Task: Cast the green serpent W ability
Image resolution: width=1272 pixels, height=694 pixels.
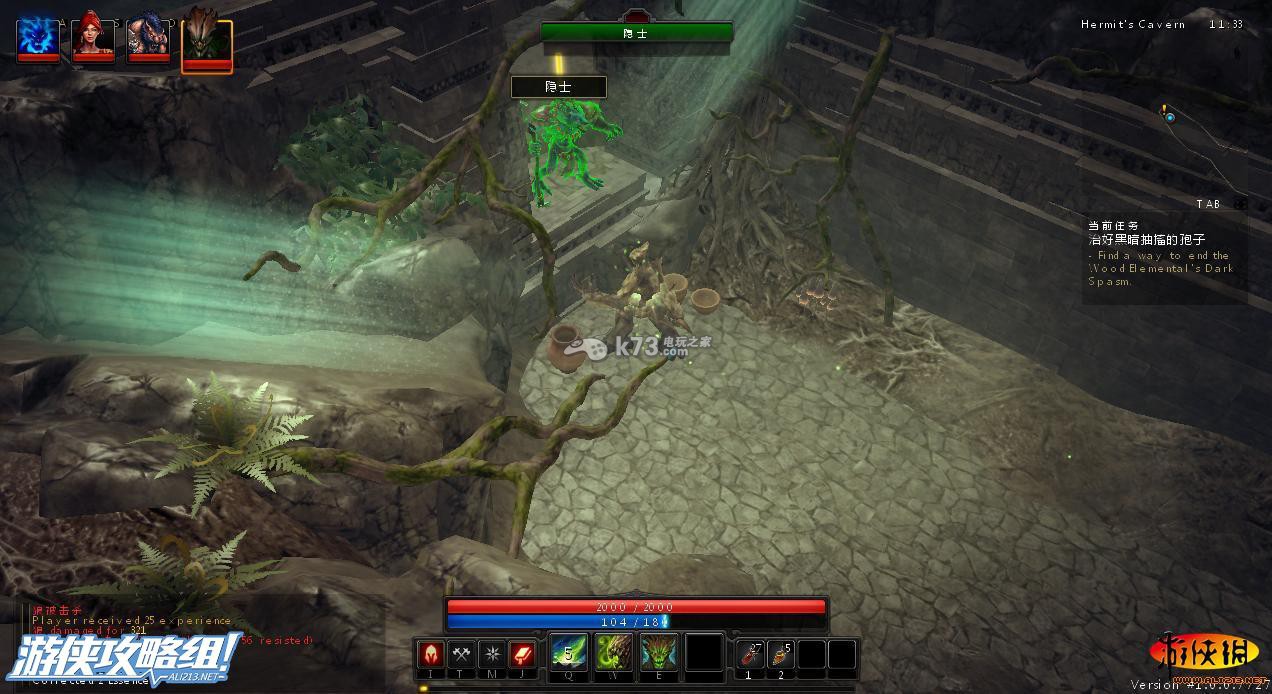Action: [613, 653]
